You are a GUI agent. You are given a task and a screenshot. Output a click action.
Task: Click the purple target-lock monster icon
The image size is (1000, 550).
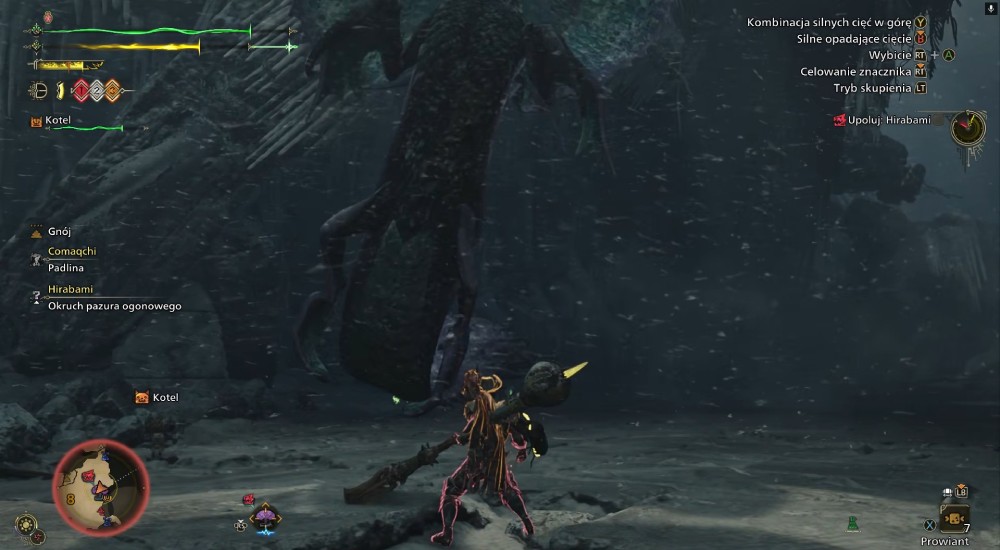(265, 516)
